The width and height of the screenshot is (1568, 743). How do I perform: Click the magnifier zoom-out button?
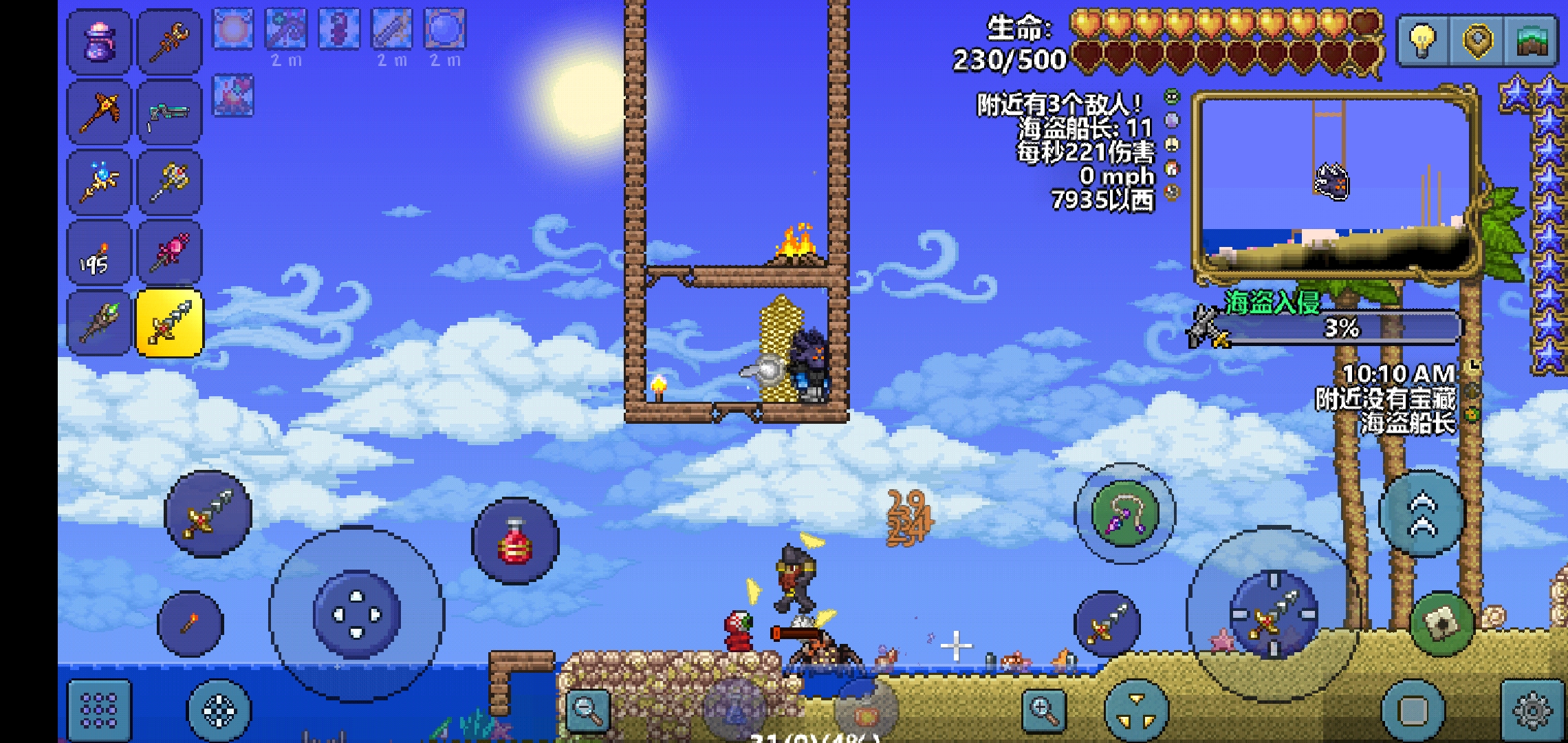[x=588, y=709]
